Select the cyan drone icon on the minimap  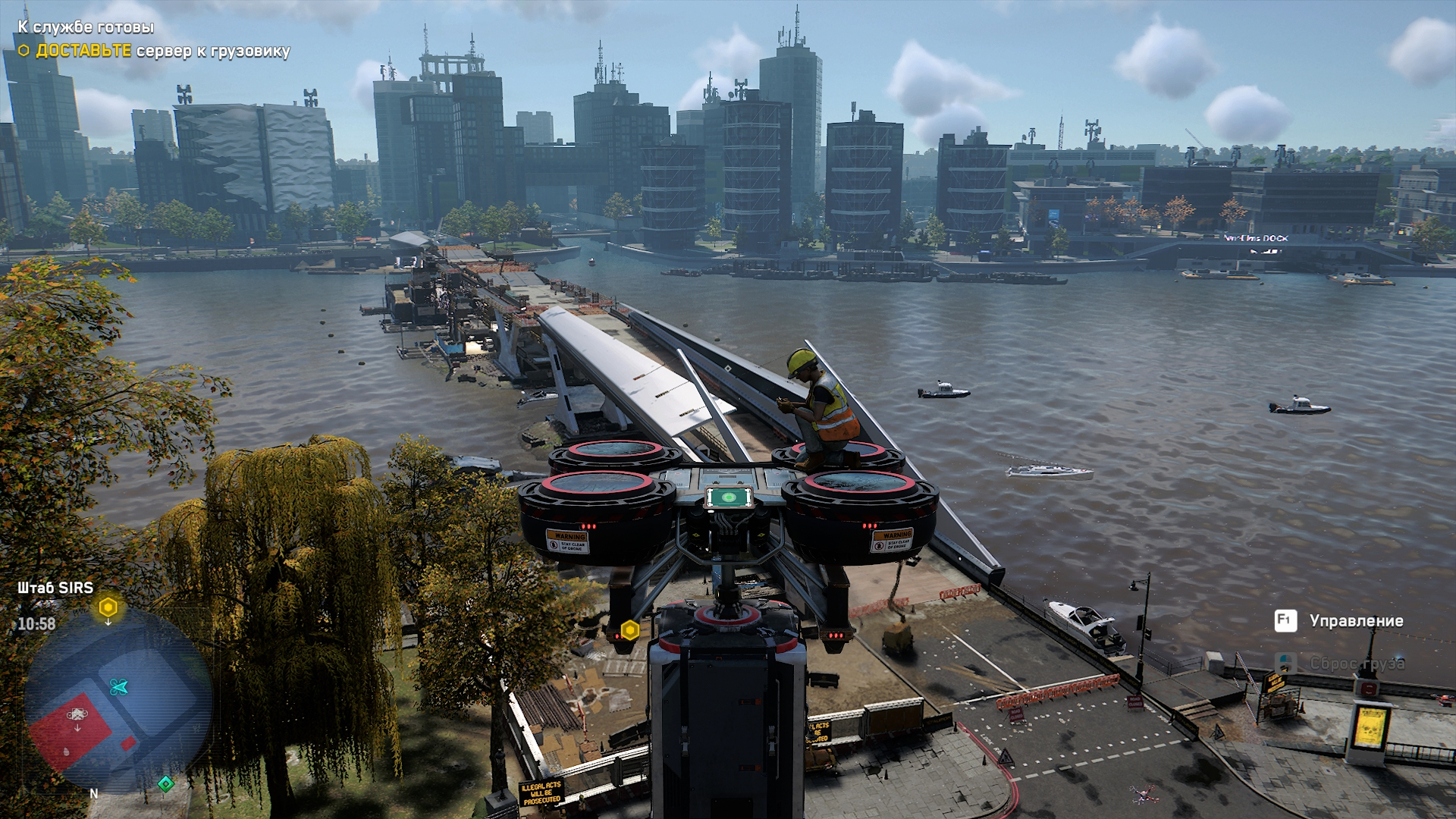tap(118, 687)
